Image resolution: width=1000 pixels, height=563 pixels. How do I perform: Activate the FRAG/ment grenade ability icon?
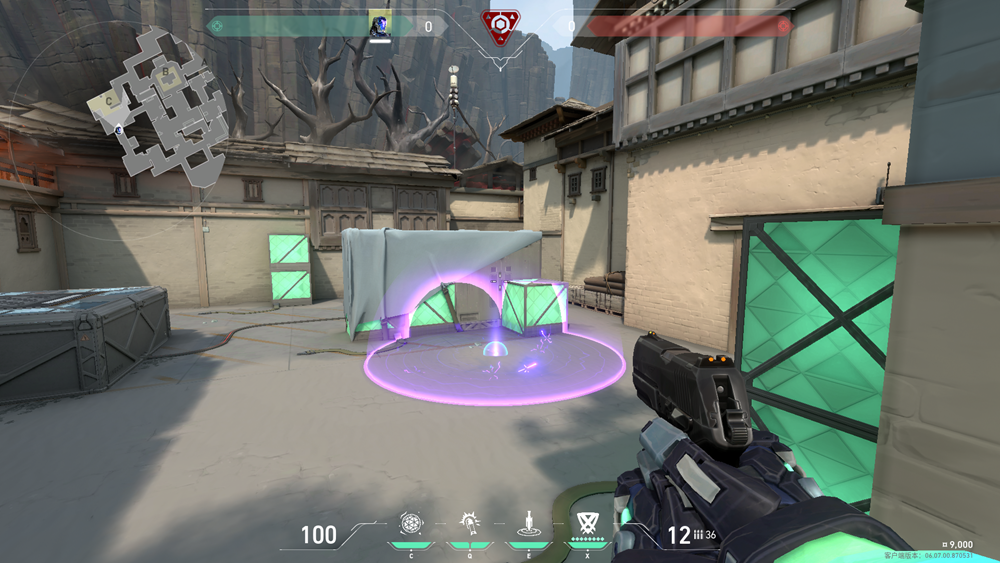pyautogui.click(x=411, y=523)
